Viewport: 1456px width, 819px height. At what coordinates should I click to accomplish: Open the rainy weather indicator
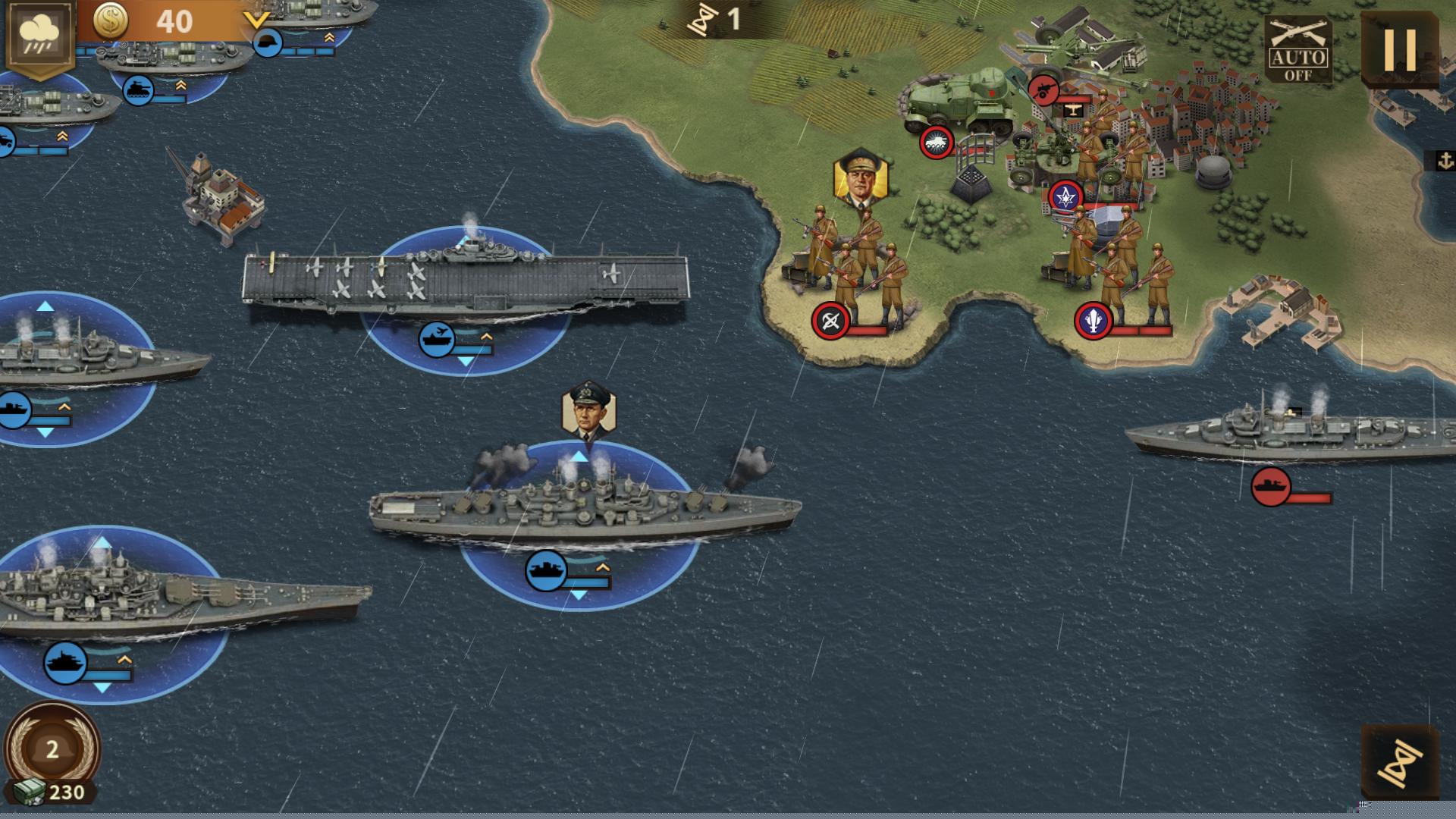coord(38,36)
